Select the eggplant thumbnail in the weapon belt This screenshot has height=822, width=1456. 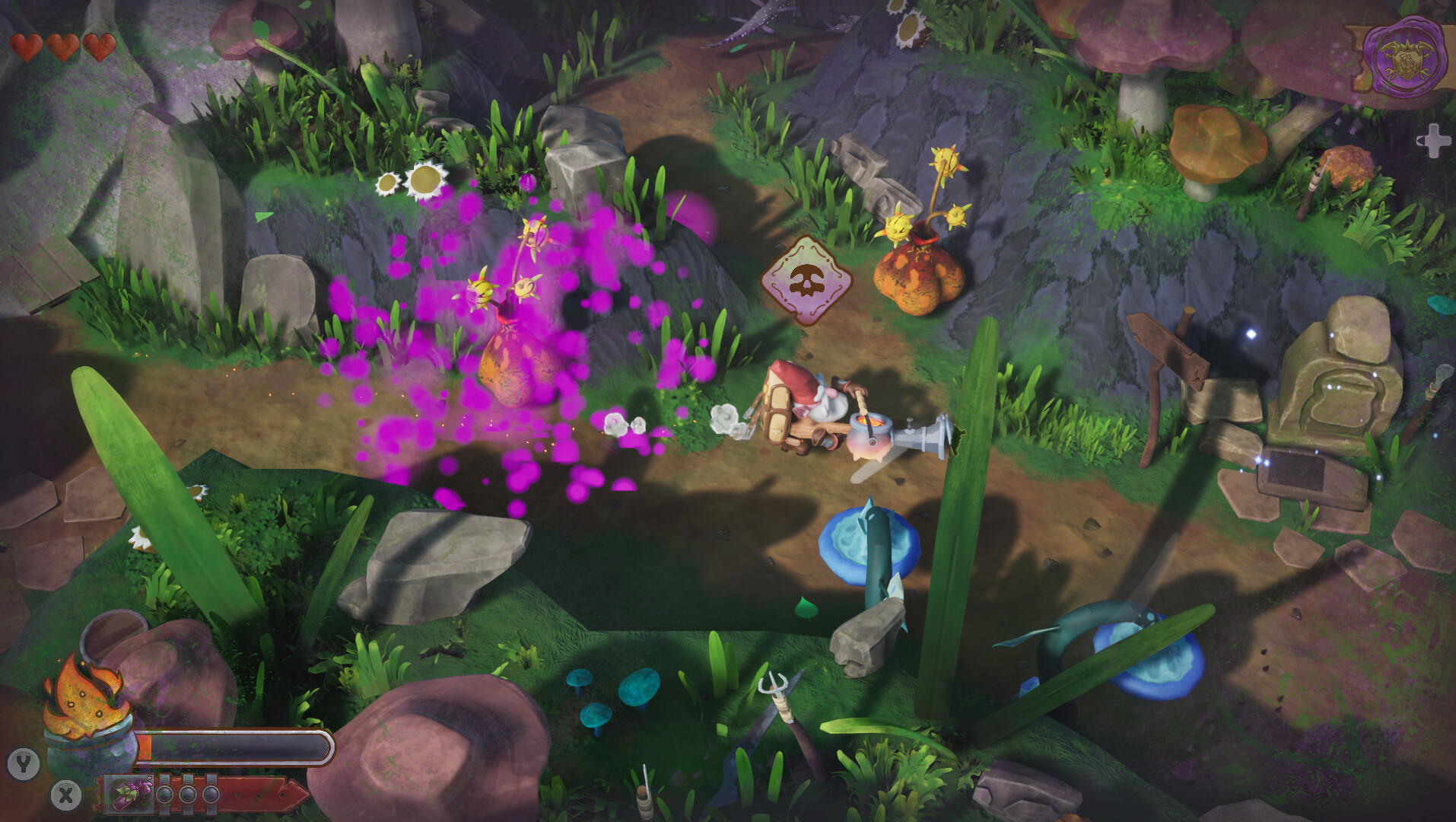click(x=129, y=794)
